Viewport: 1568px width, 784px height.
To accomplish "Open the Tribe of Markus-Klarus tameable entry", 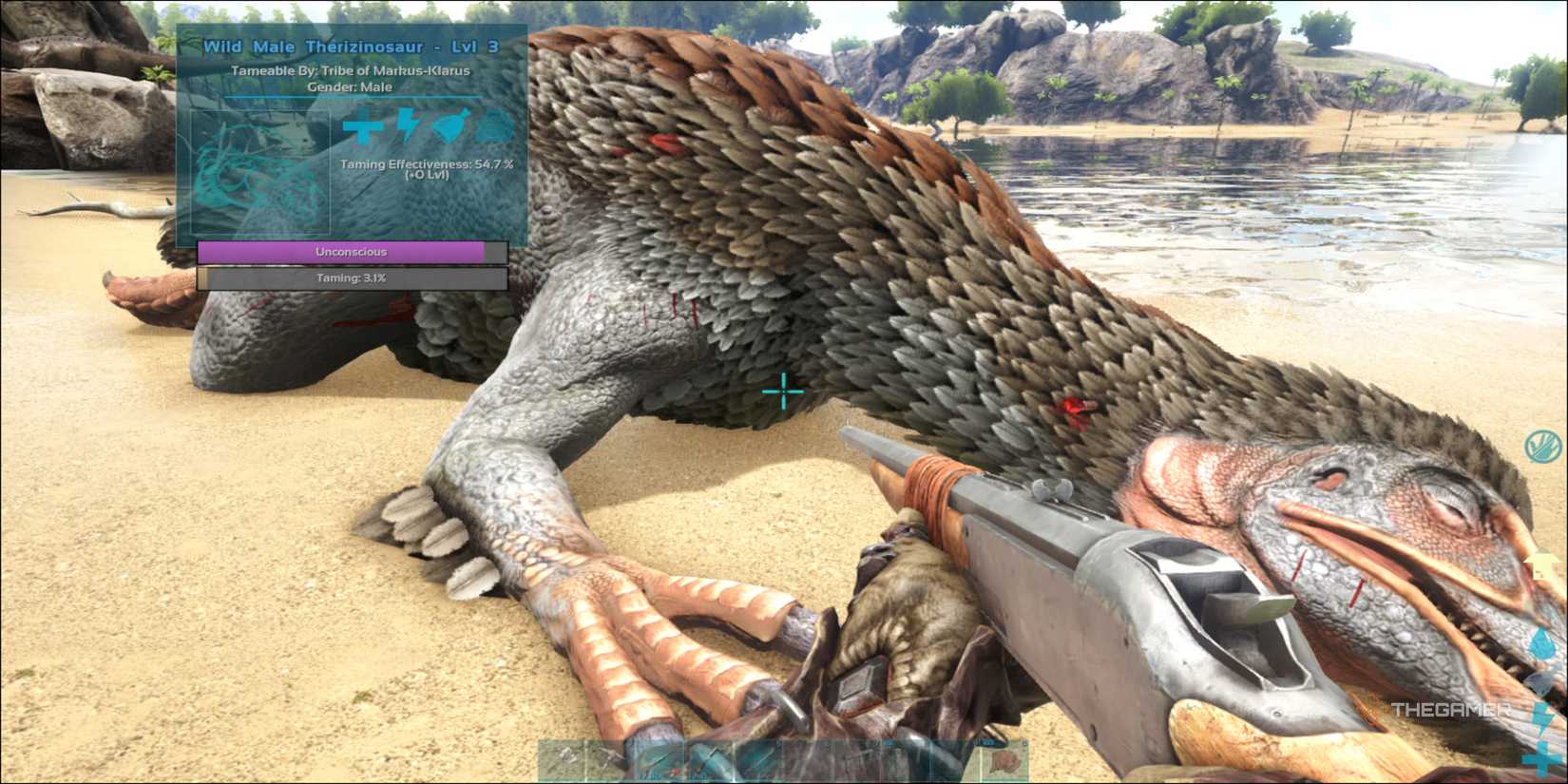I will coord(352,70).
